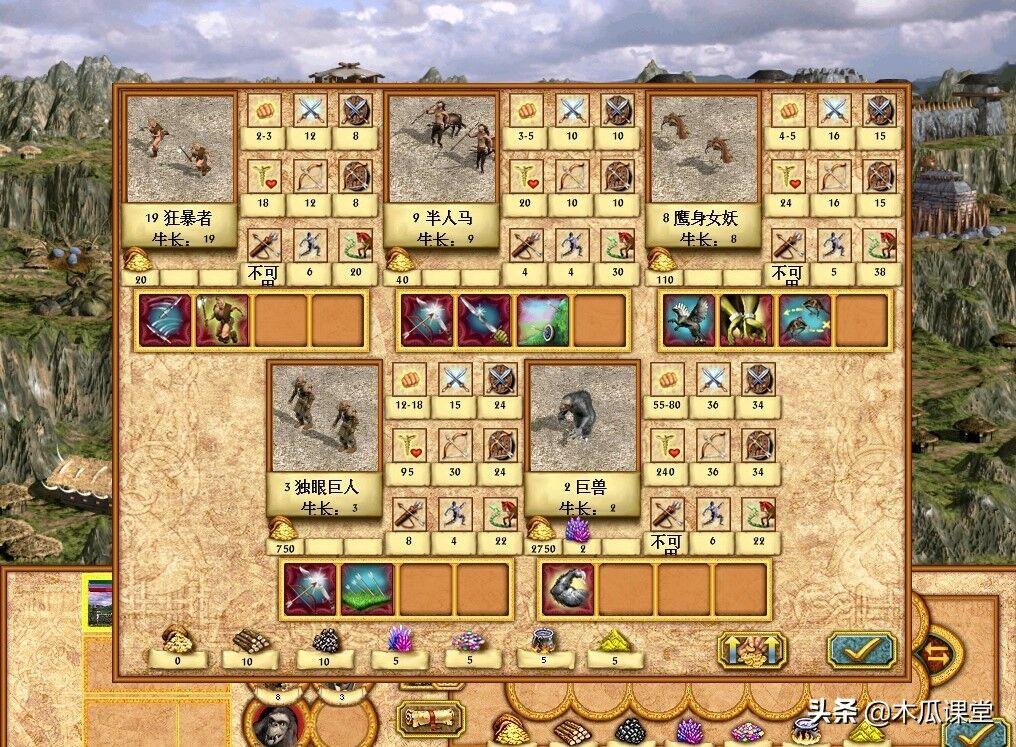This screenshot has height=747, width=1016.
Task: Click the Cyclops's spear burst ability icon
Action: [310, 589]
